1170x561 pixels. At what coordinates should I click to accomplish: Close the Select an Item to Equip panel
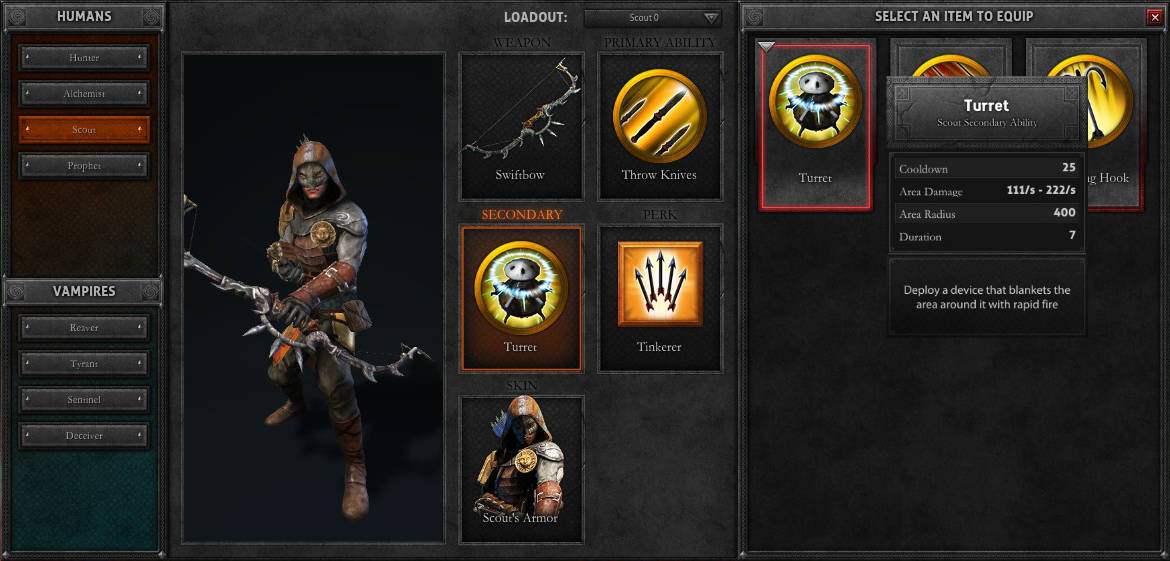[x=1156, y=17]
